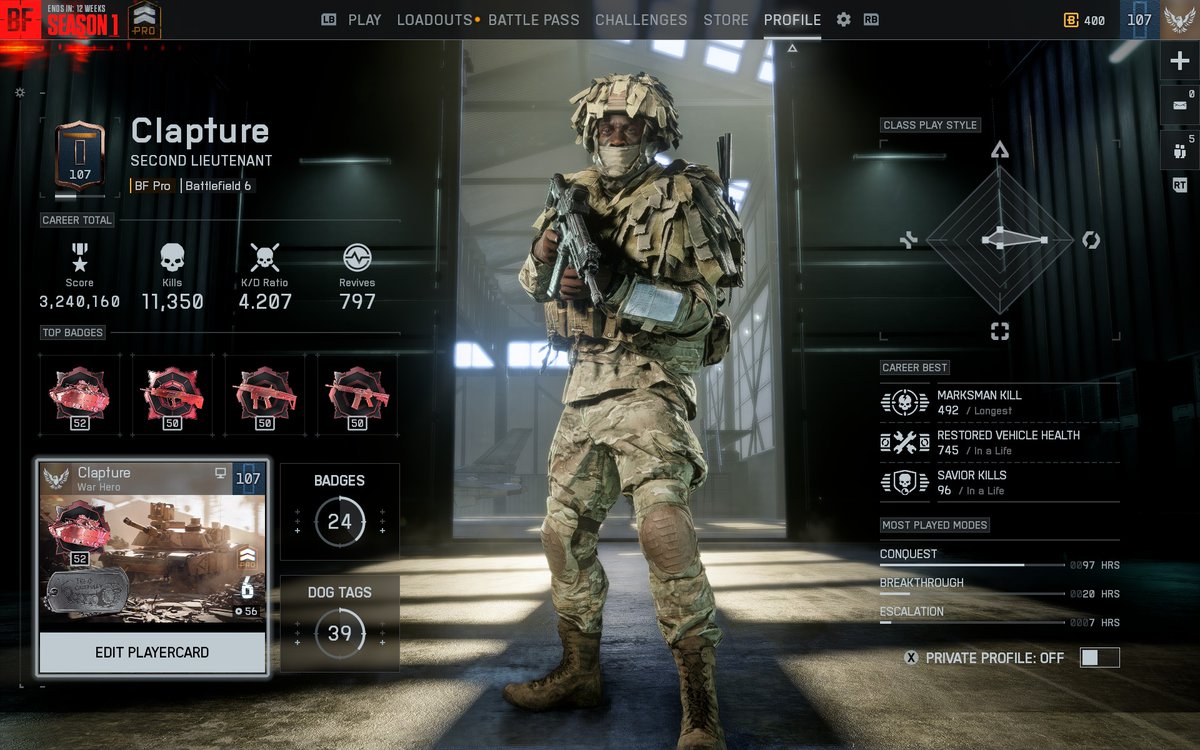Select the Profile tab
This screenshot has height=750, width=1200.
tap(792, 20)
